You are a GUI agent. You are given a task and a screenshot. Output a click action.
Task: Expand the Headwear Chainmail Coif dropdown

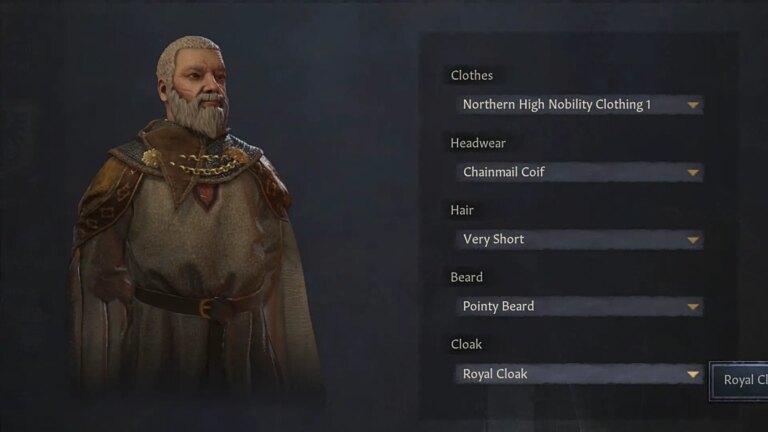[578, 172]
